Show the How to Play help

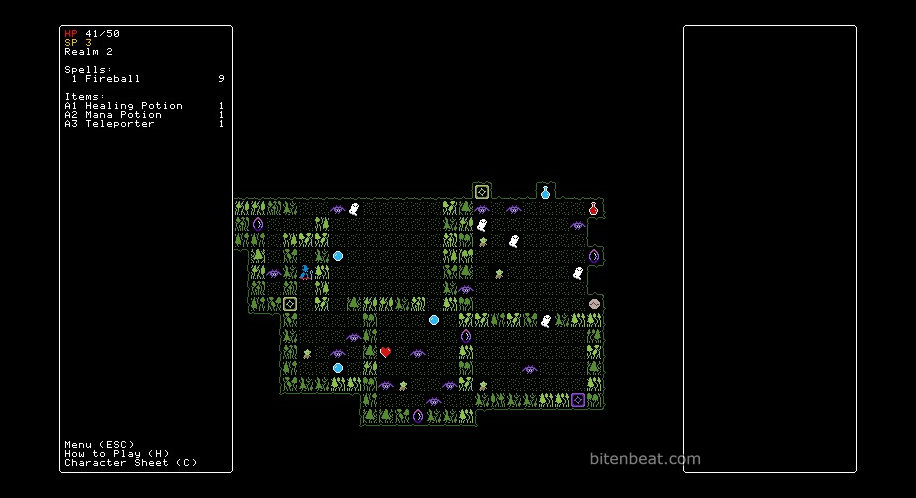pos(113,453)
